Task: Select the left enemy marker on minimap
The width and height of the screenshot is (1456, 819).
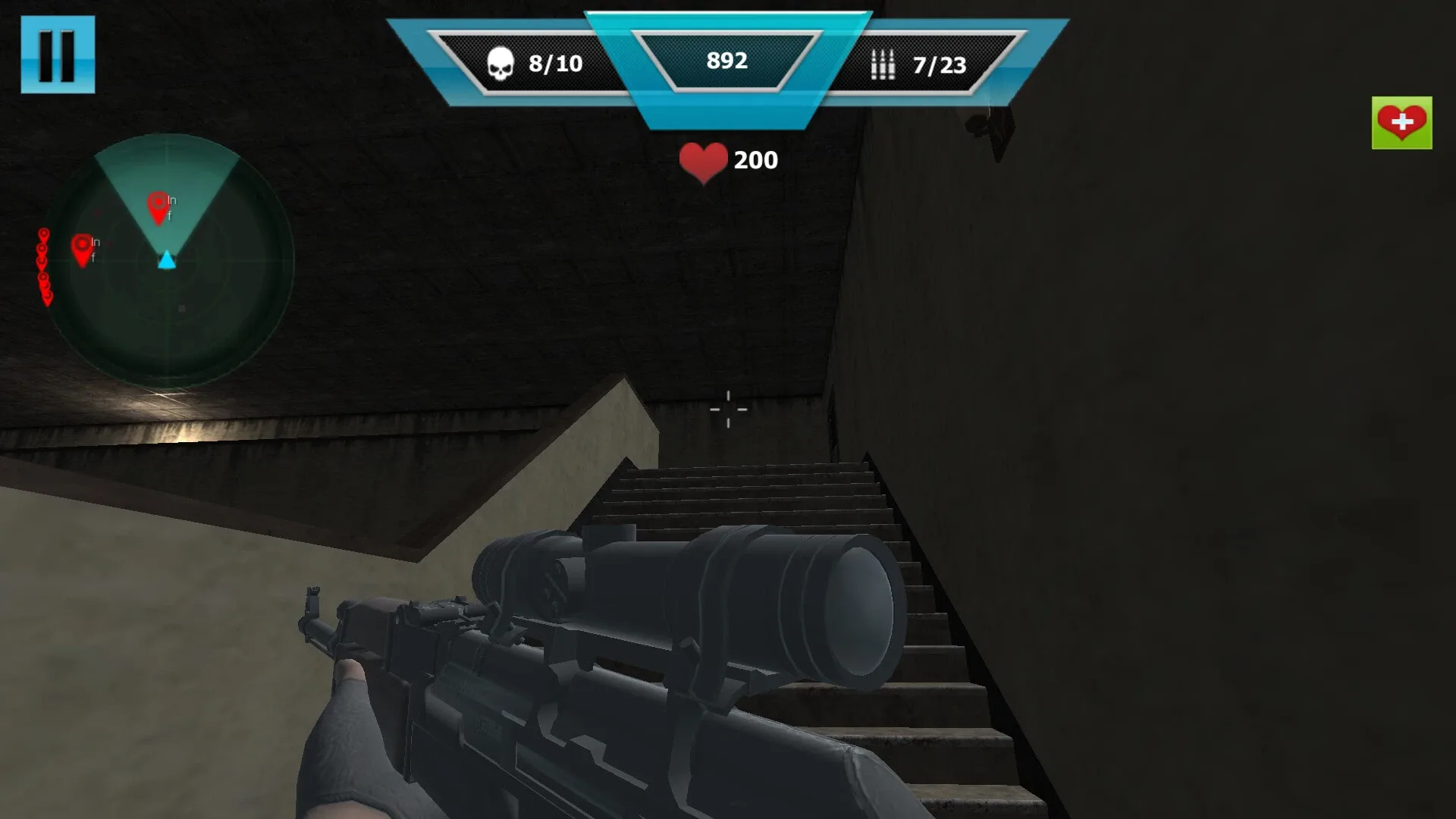Action: point(81,246)
